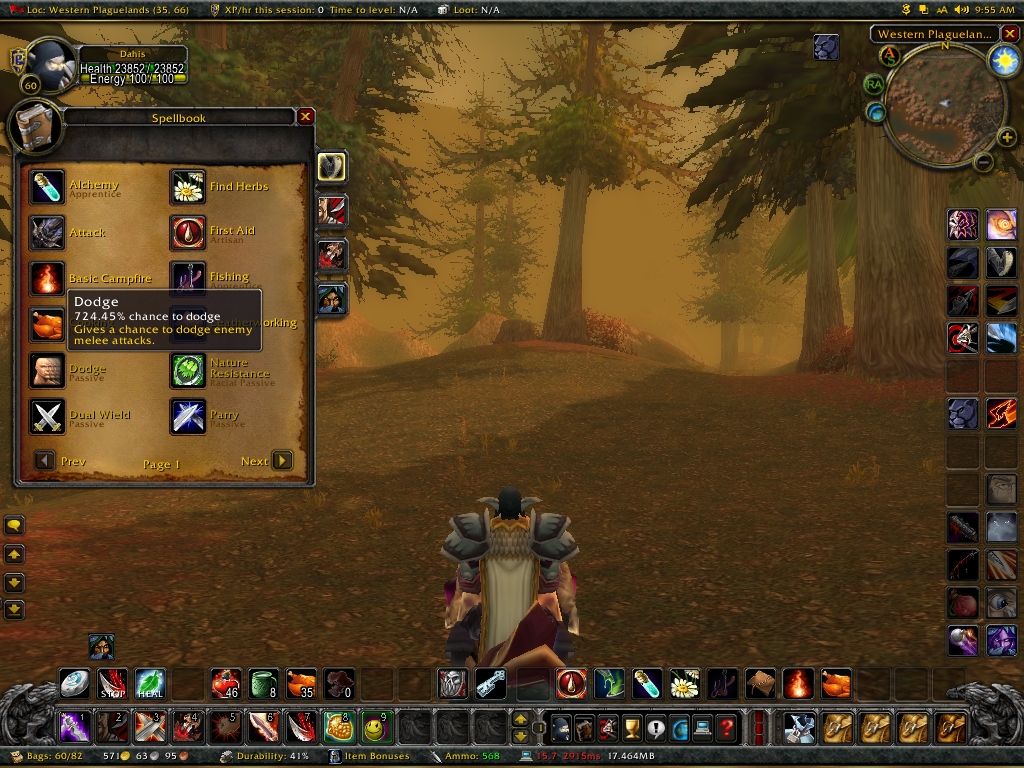Click the STOP action bar button

112,684
